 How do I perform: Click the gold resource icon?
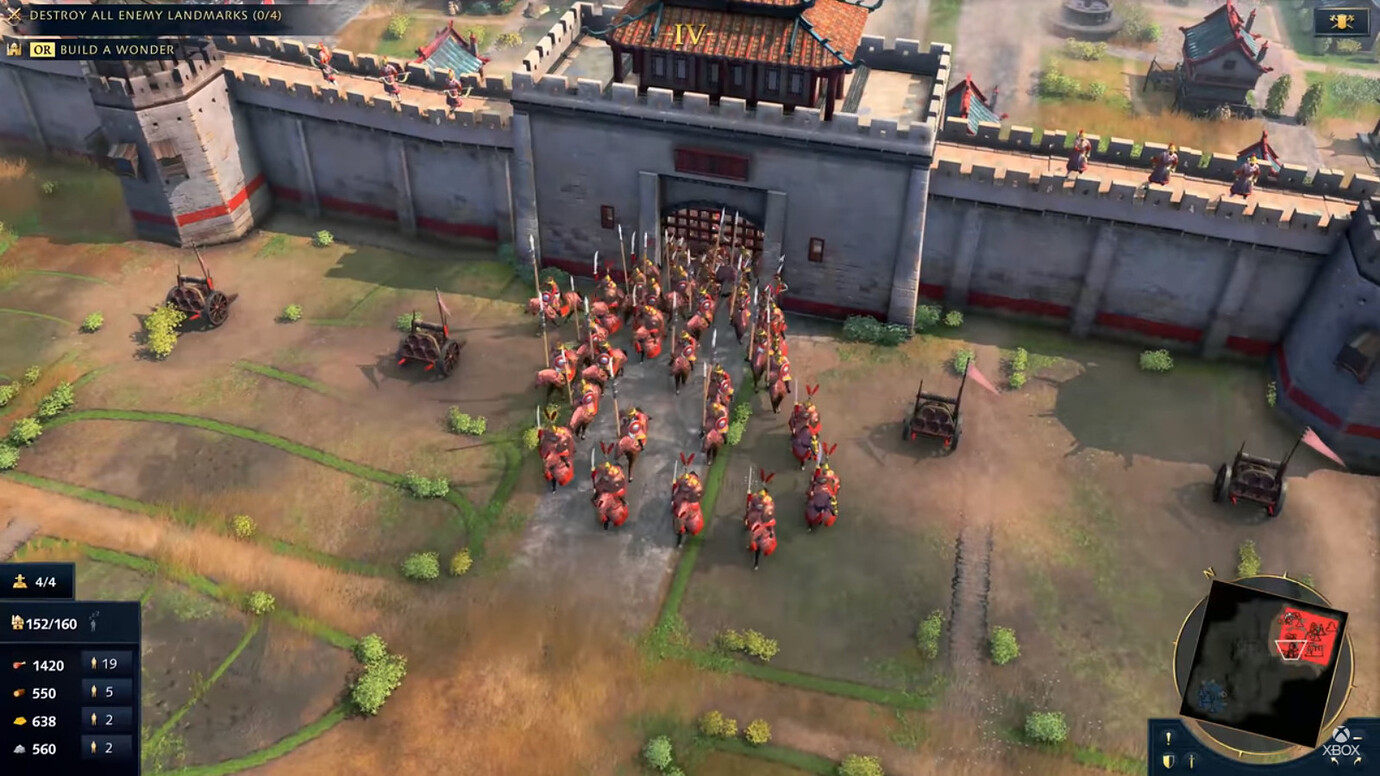[x=18, y=719]
